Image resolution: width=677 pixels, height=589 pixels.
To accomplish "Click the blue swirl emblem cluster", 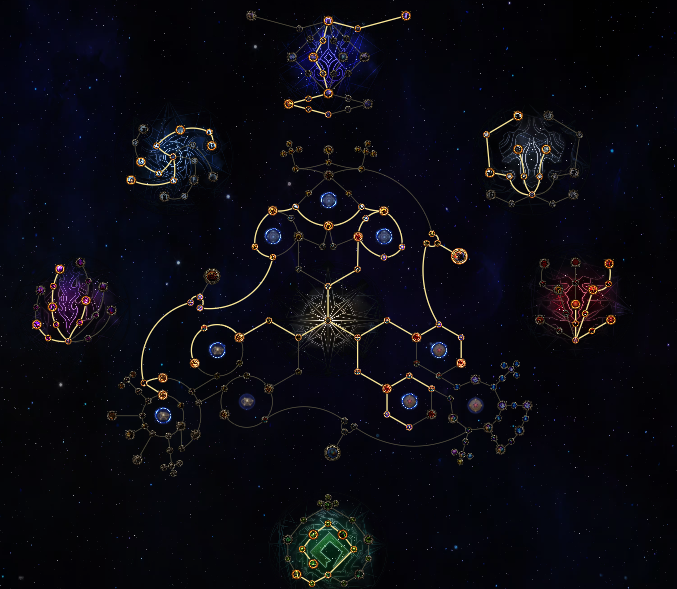I will point(174,160).
